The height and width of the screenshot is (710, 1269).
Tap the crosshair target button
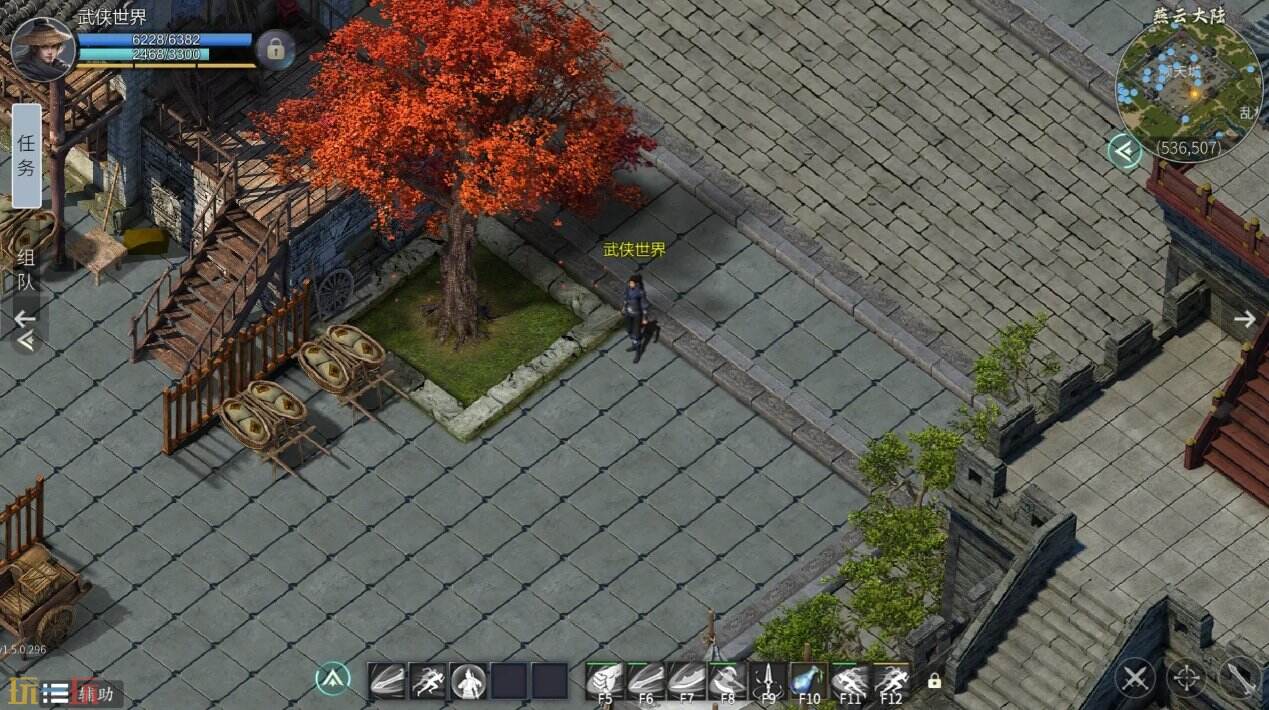click(1187, 679)
